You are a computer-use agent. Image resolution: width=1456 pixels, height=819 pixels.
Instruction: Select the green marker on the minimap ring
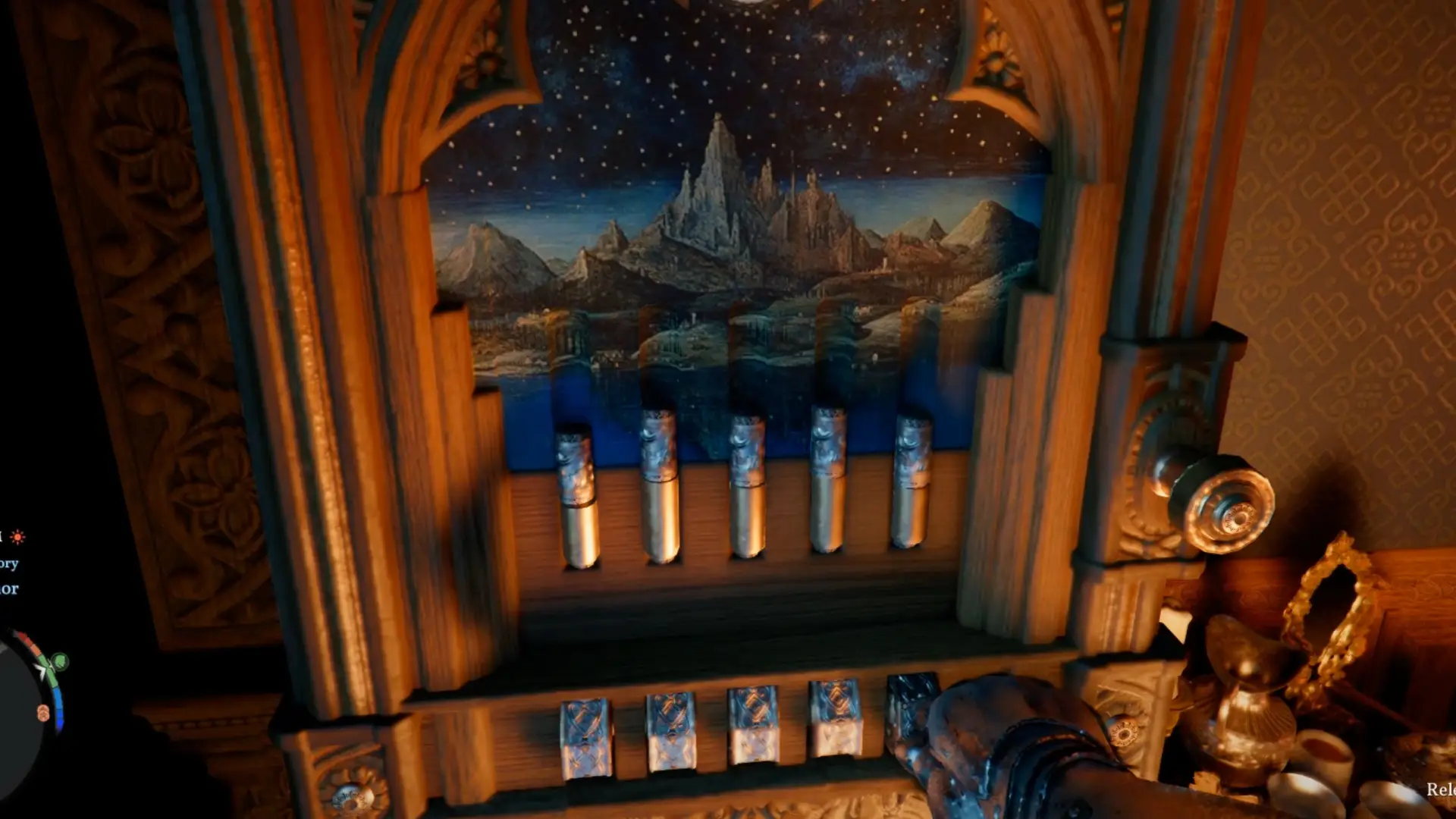click(x=59, y=662)
